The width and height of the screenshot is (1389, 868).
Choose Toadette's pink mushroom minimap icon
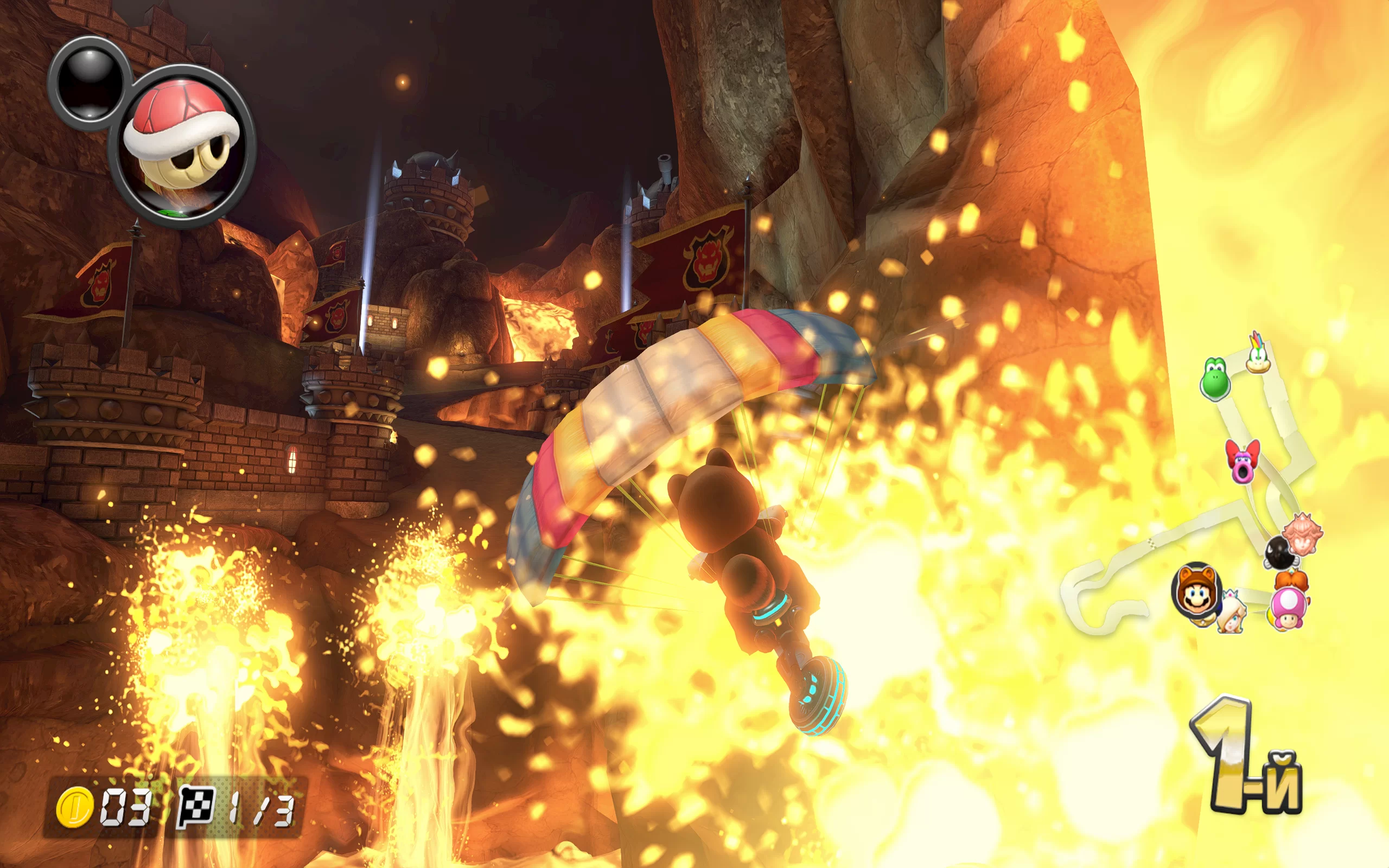[1289, 609]
